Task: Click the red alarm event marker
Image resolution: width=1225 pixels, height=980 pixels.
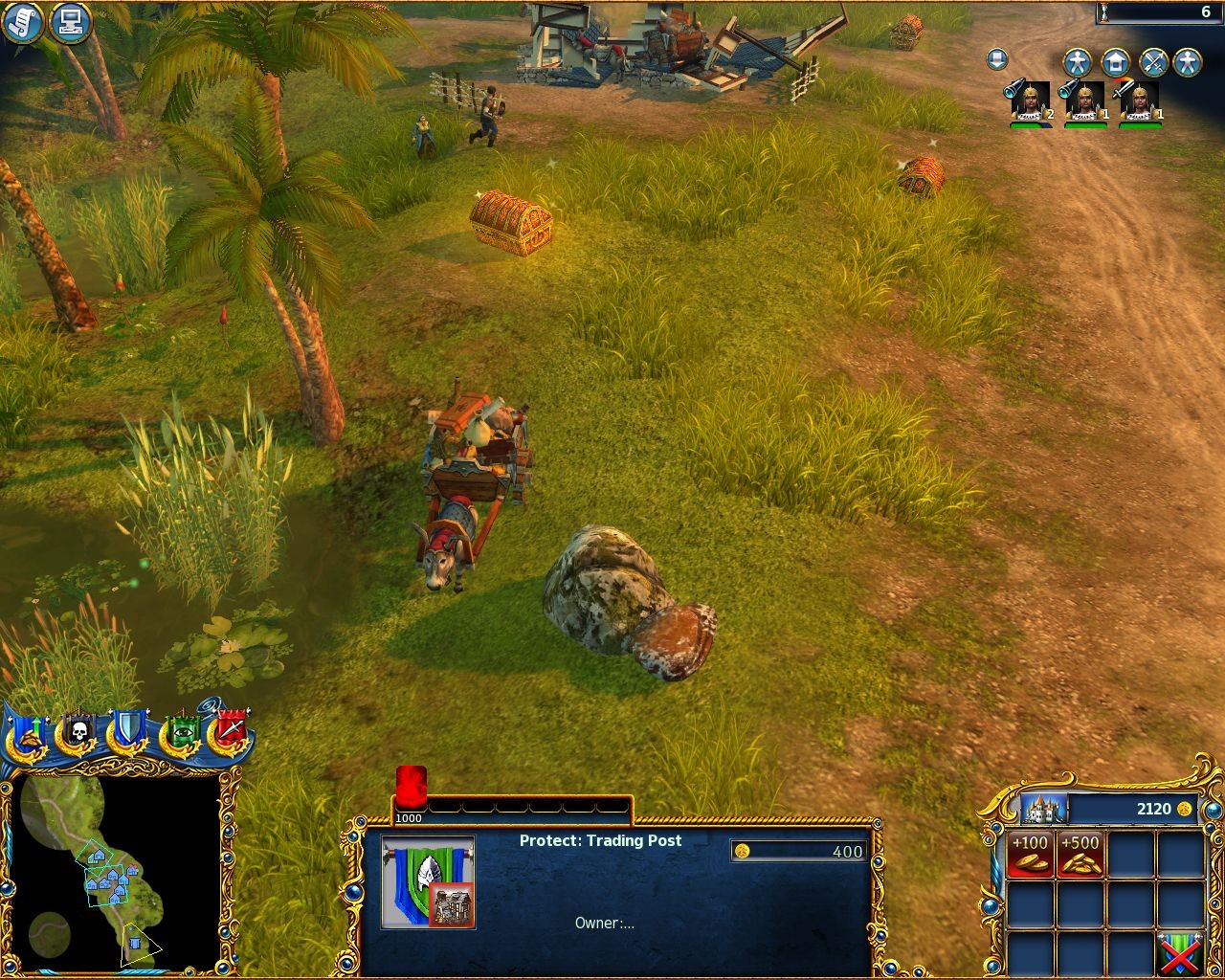Action: pos(411,787)
